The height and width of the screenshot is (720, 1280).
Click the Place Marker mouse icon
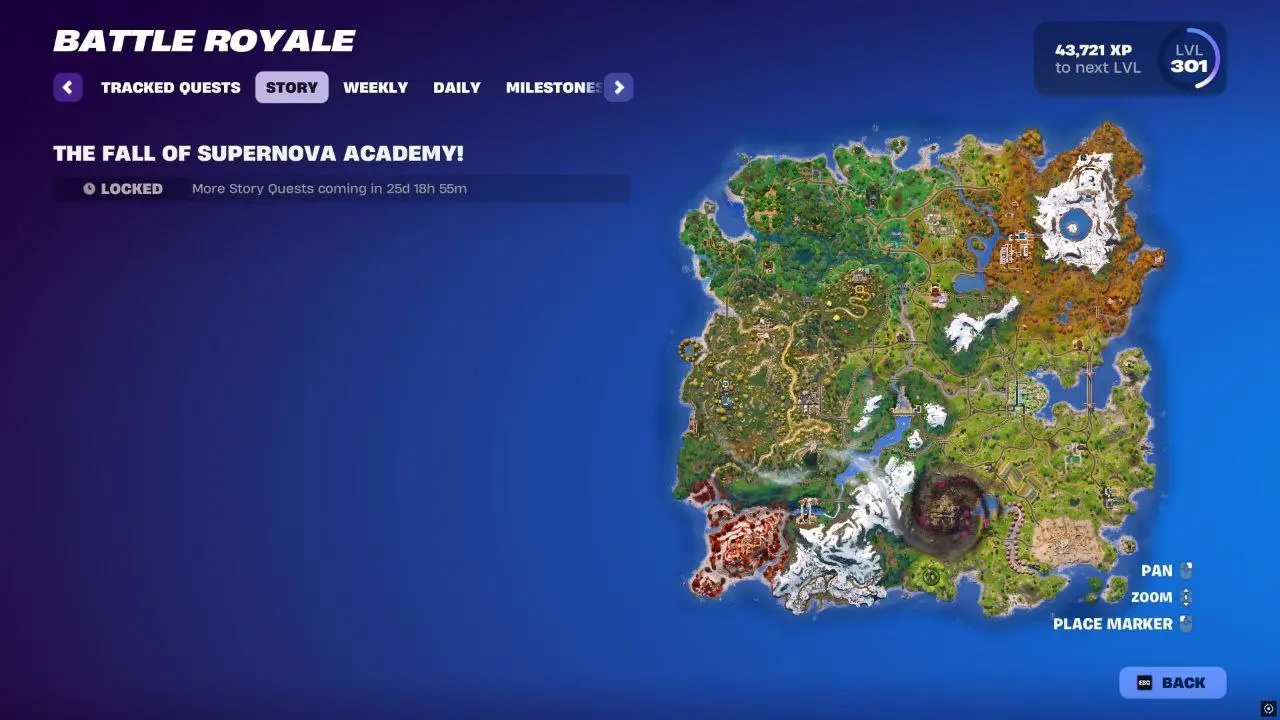point(1184,623)
